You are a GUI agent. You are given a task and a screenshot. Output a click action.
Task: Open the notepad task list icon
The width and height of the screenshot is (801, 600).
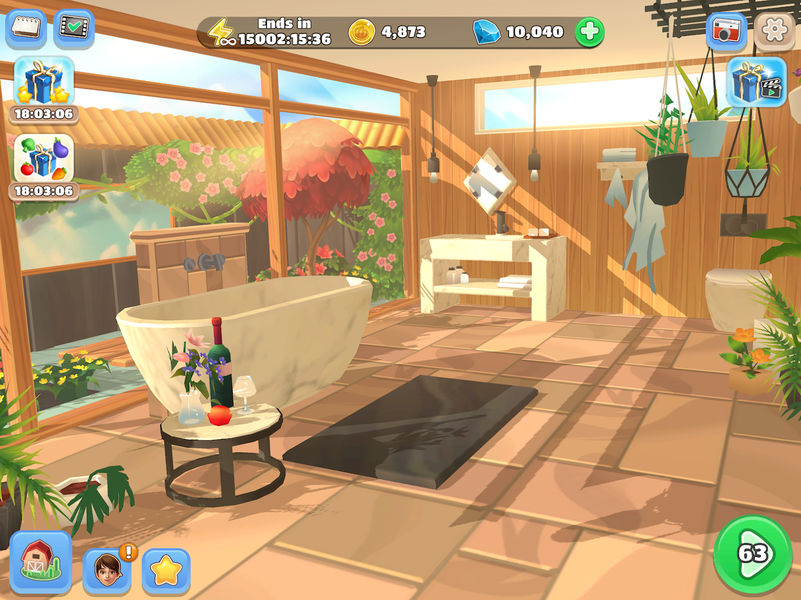point(26,29)
